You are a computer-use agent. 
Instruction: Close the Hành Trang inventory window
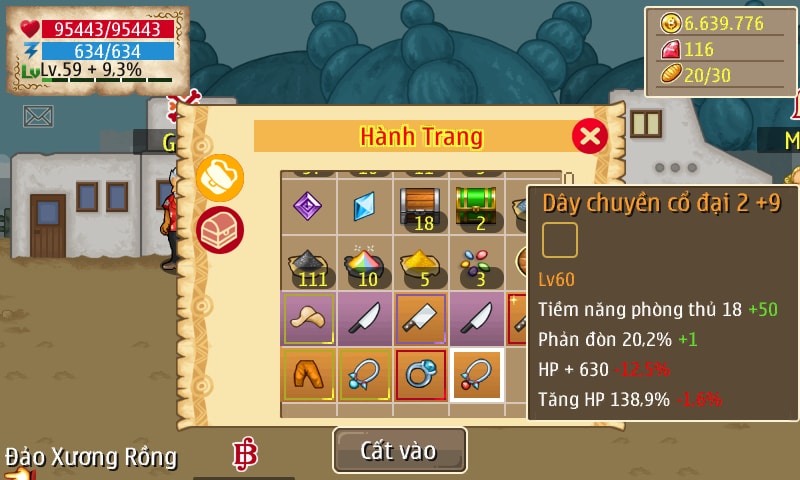point(590,135)
